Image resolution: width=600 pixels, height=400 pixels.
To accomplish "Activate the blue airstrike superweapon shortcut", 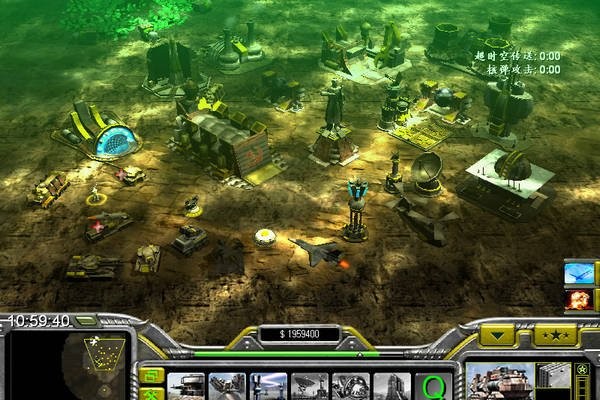I will tap(579, 272).
